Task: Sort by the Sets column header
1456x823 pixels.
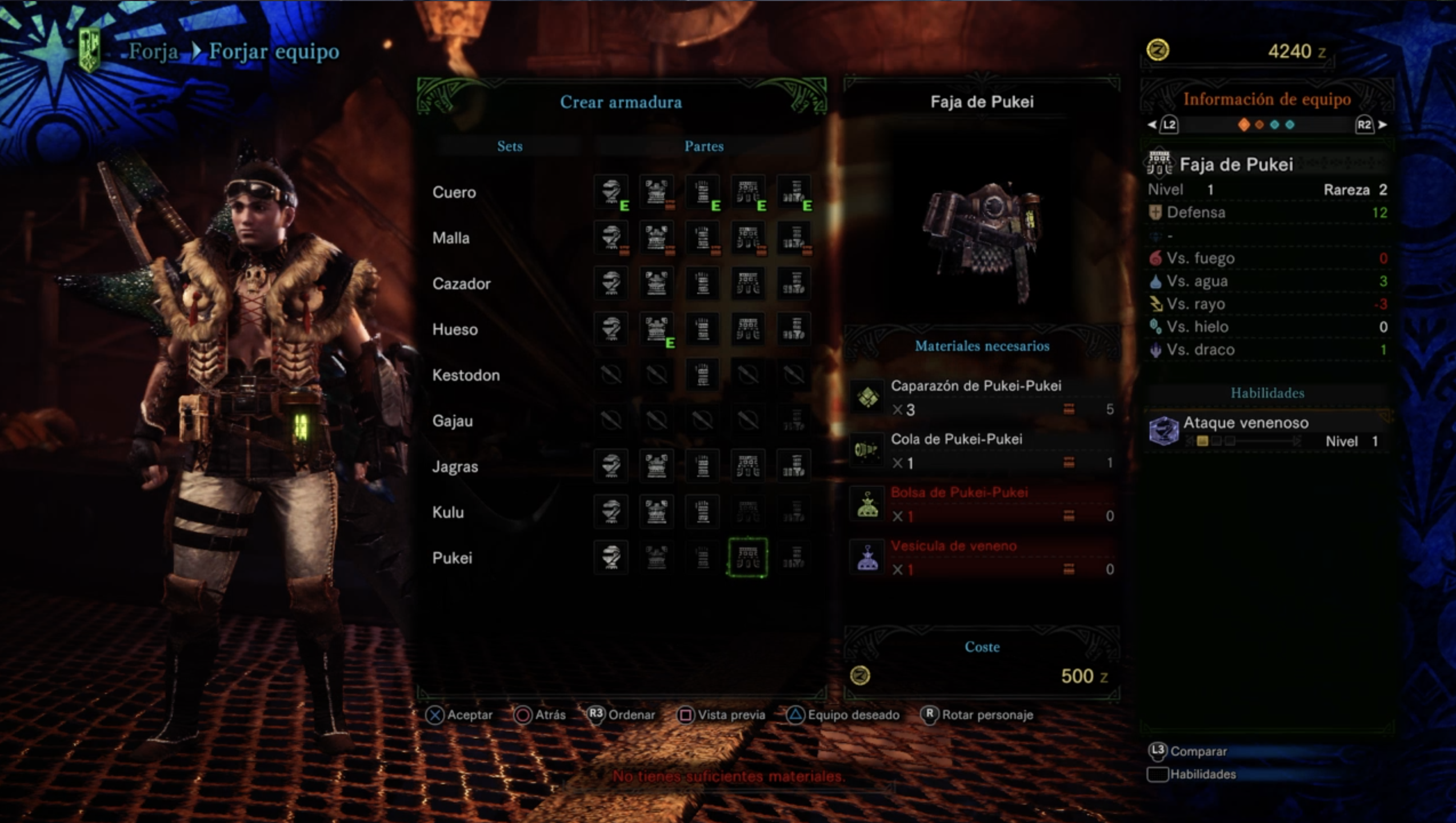Action: point(510,146)
